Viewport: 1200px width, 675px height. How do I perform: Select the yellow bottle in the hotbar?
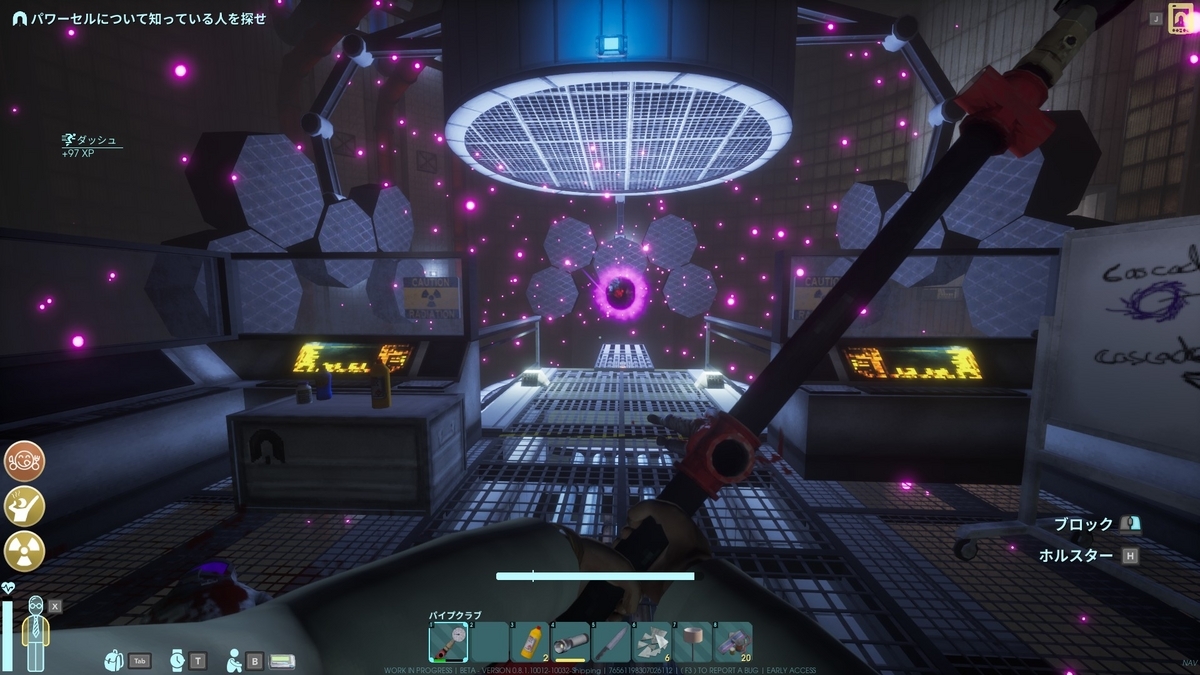tap(530, 642)
